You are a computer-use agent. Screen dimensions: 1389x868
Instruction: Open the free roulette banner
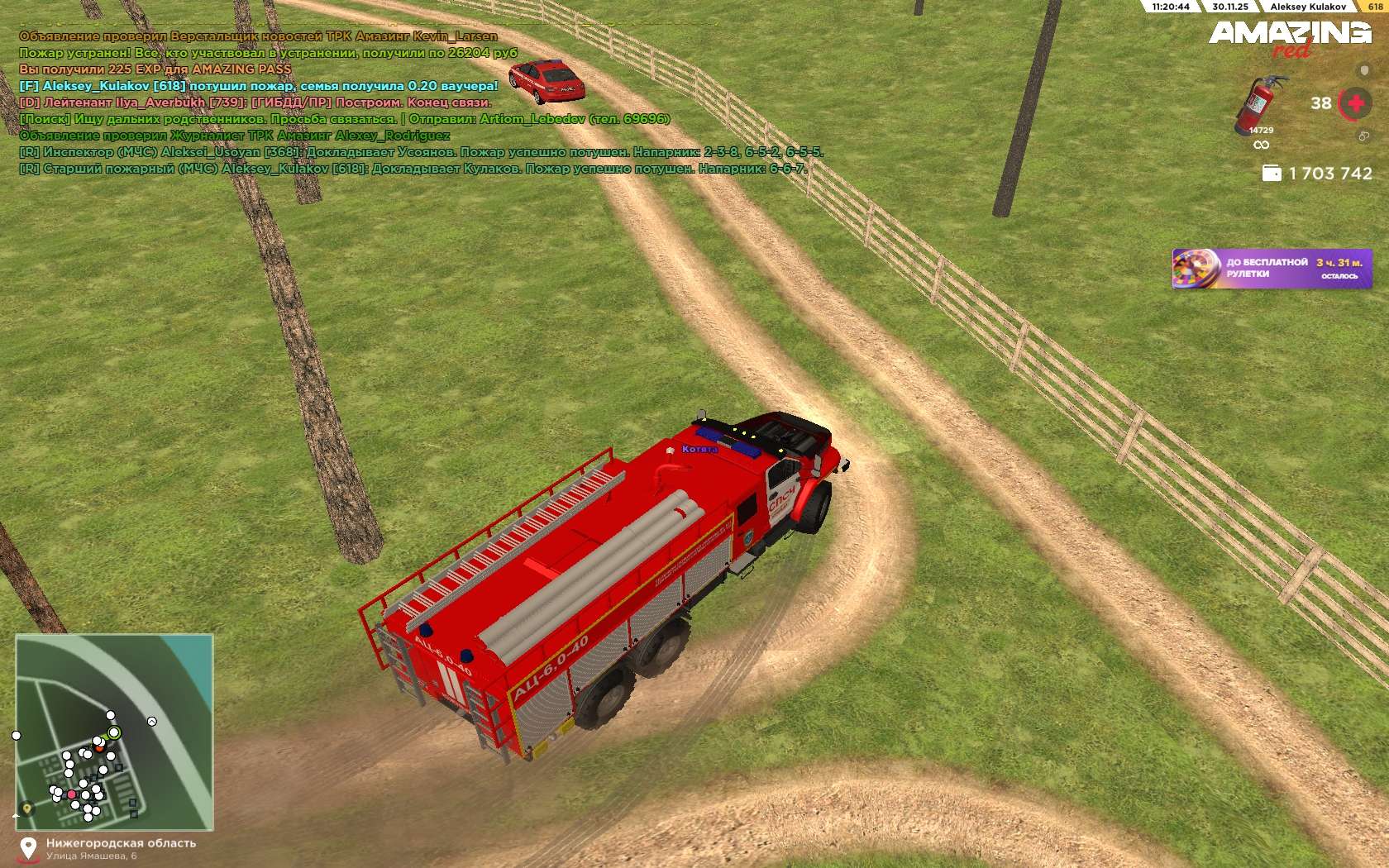1272,269
